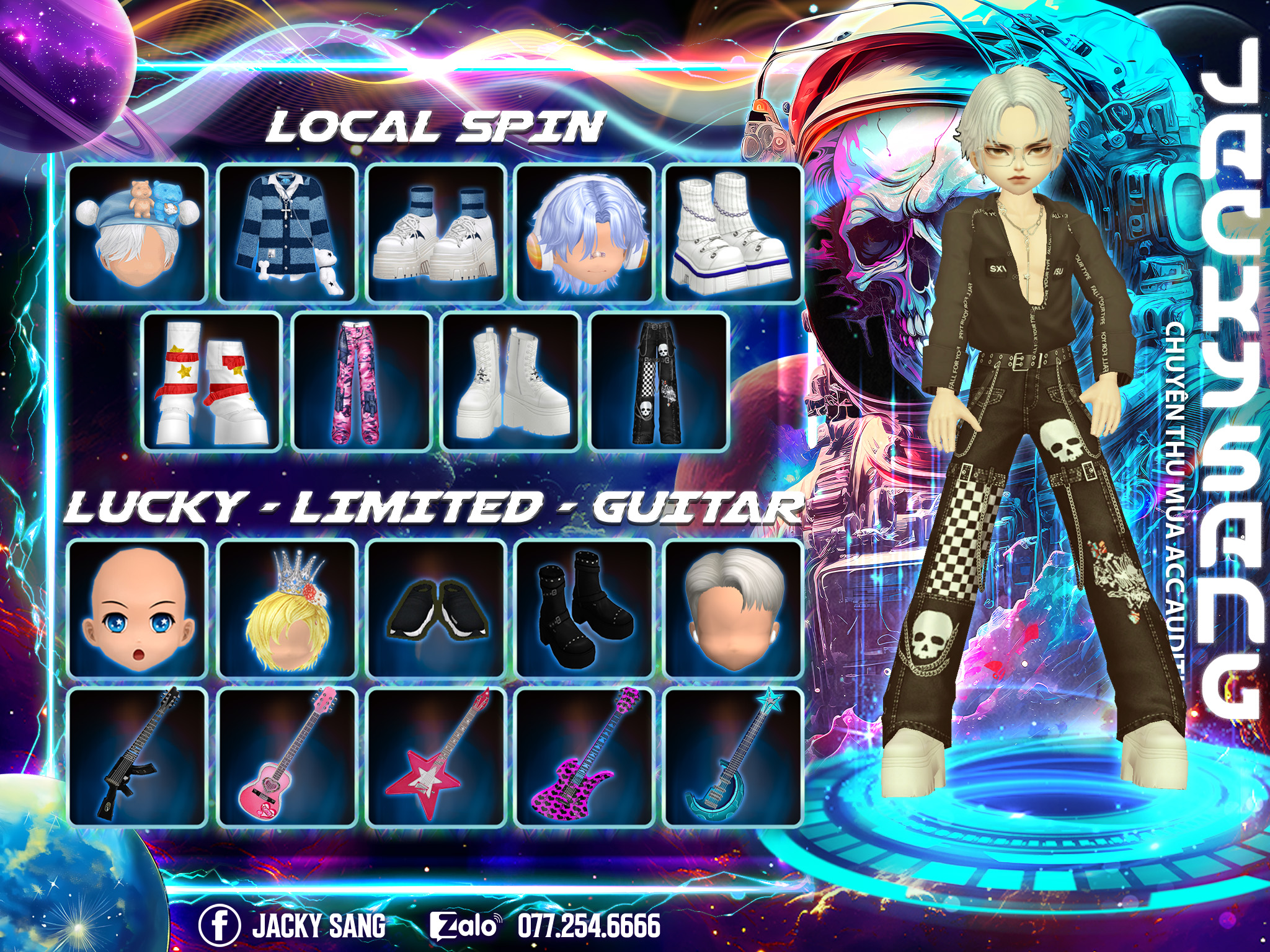The image size is (1270, 952).
Task: Choose the black studded boots
Action: 585,609
